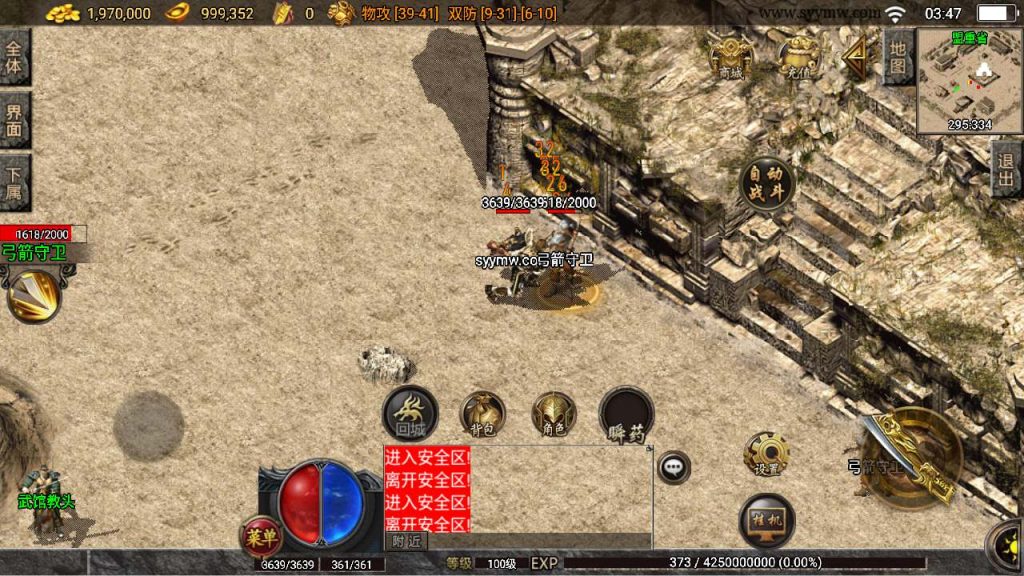Collapse the top icons with the golden arrow
Viewport: 1024px width, 576px height.
[x=855, y=56]
